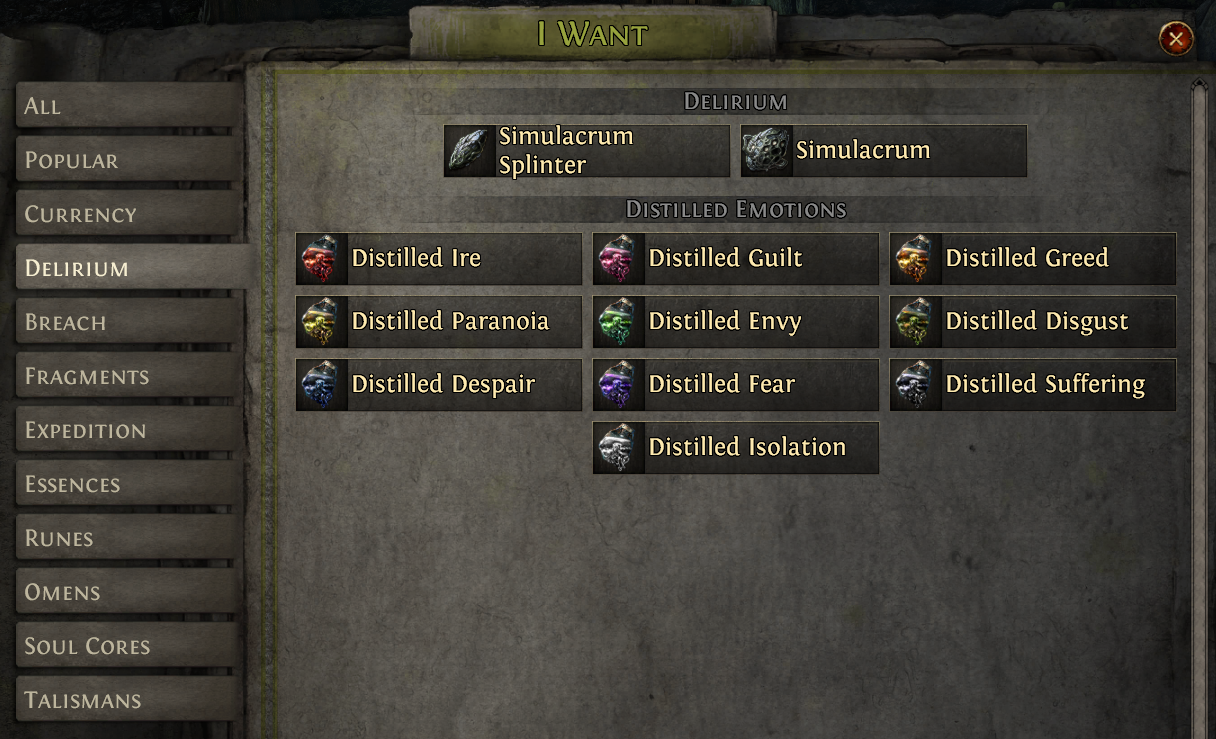
Task: Switch to the Fragments category
Action: pos(128,376)
